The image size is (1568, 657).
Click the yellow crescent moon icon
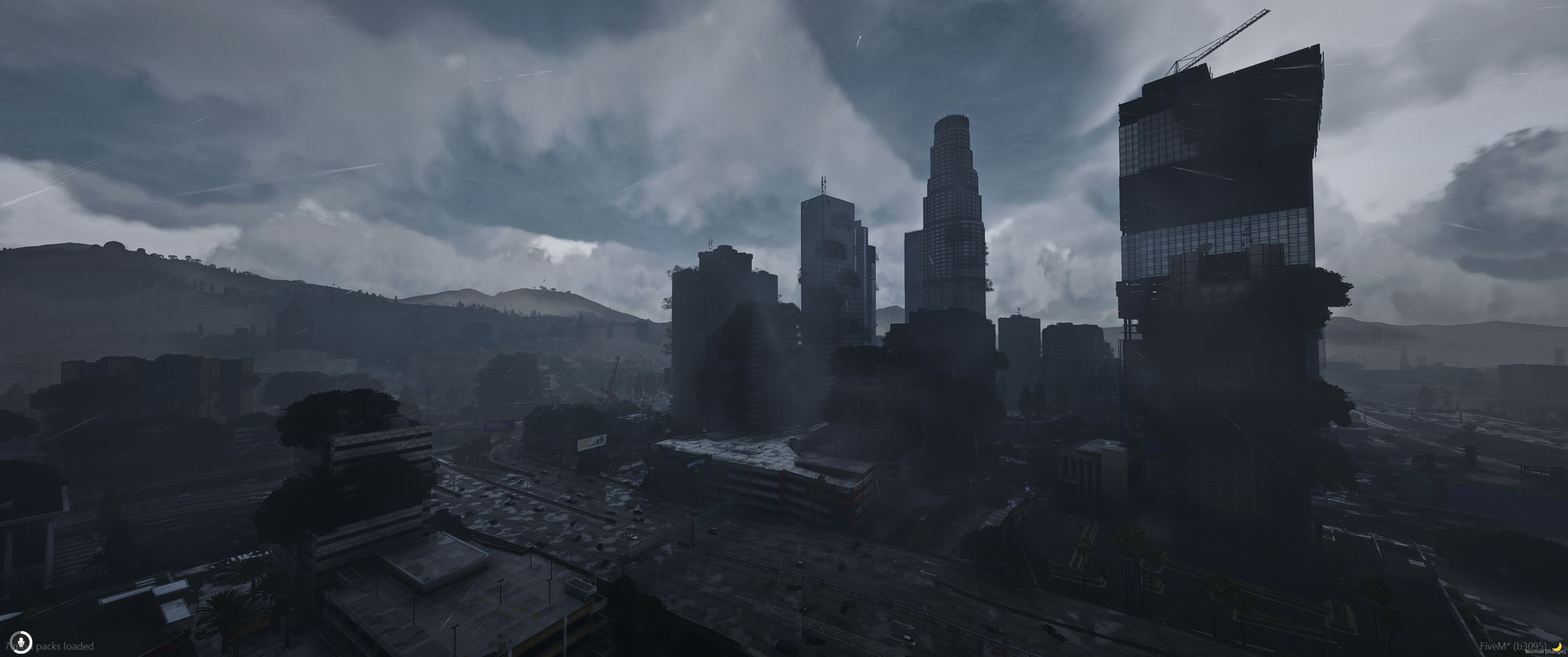pyautogui.click(x=1557, y=647)
